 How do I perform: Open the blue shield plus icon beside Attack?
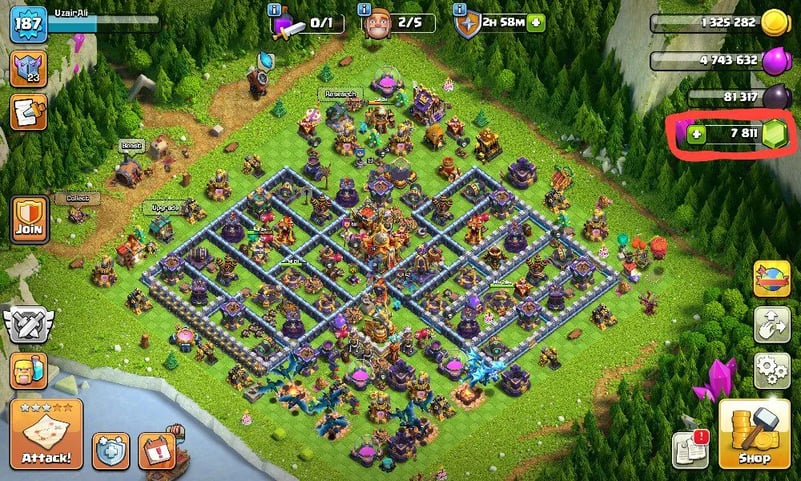111,450
